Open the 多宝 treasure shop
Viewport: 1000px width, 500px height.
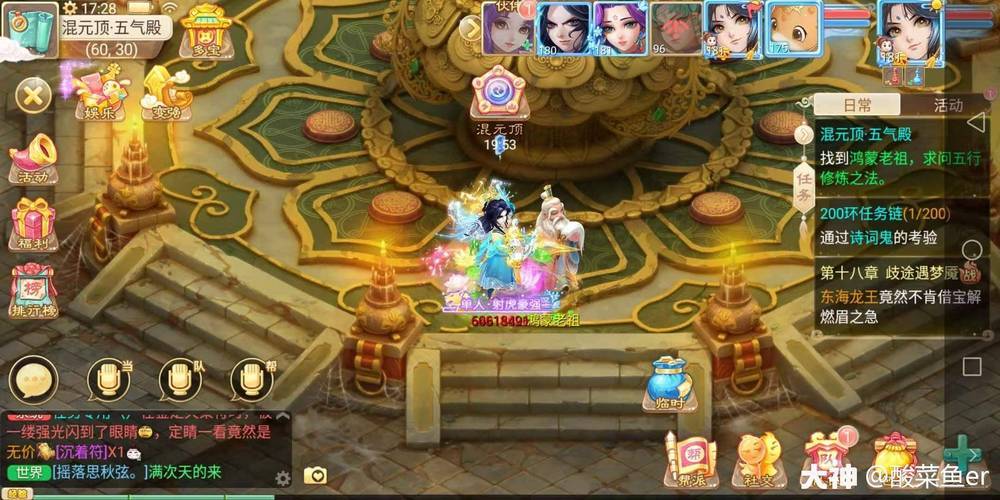pos(208,30)
